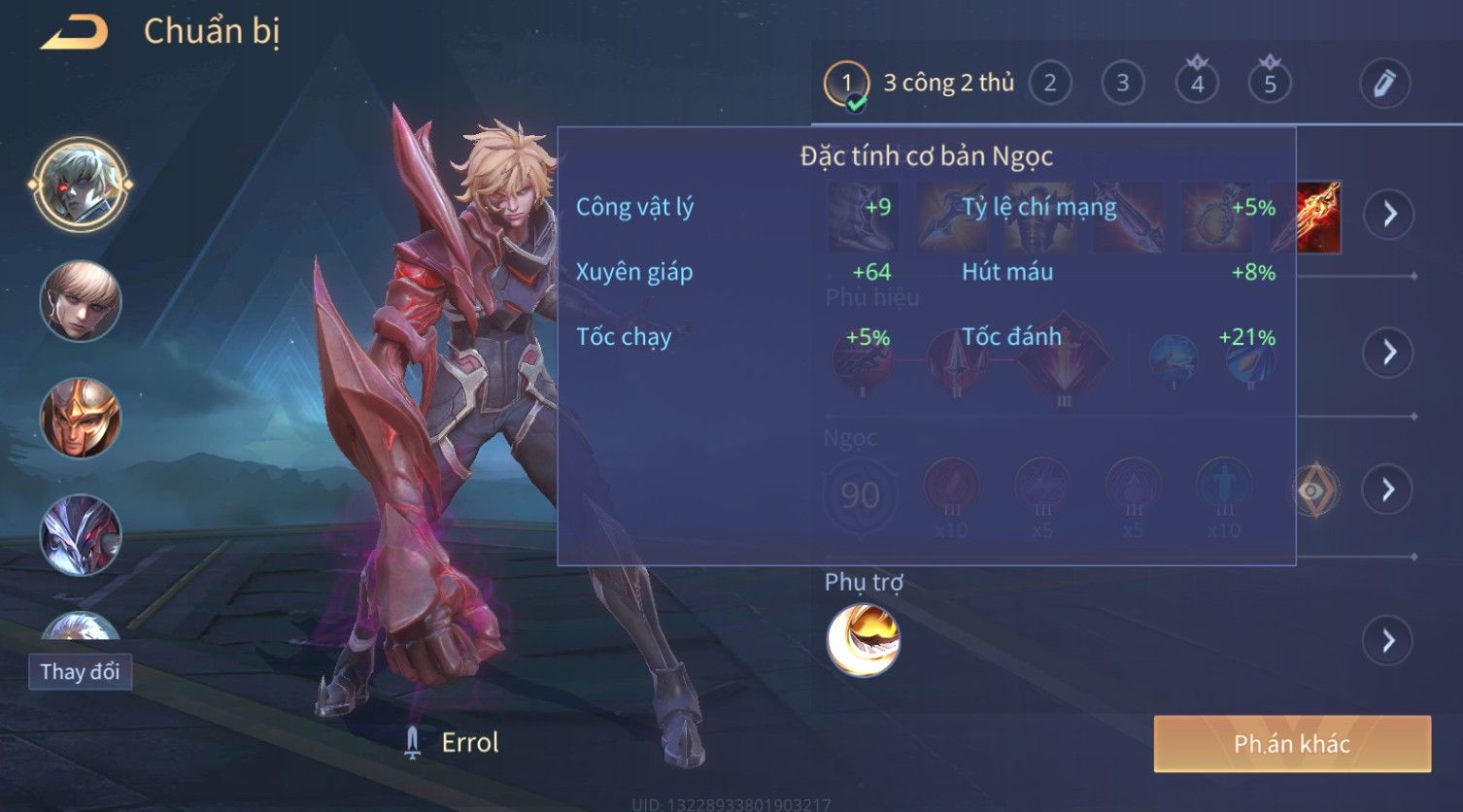Switch to build preset 2
Viewport: 1463px width, 812px height.
(1049, 84)
